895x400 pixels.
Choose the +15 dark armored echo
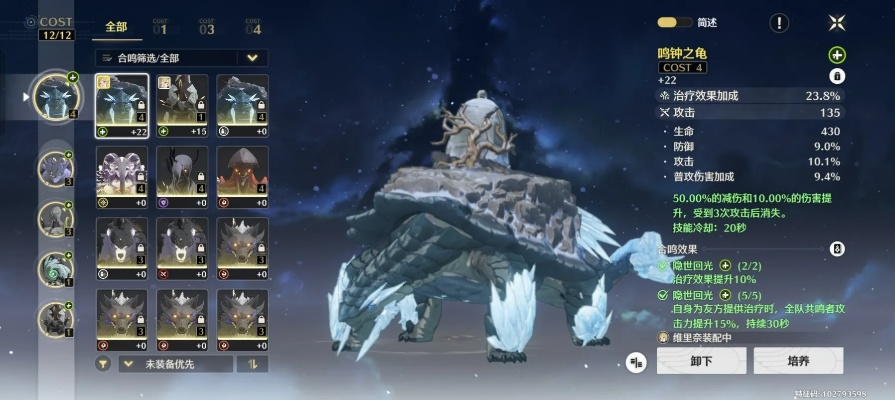(183, 105)
